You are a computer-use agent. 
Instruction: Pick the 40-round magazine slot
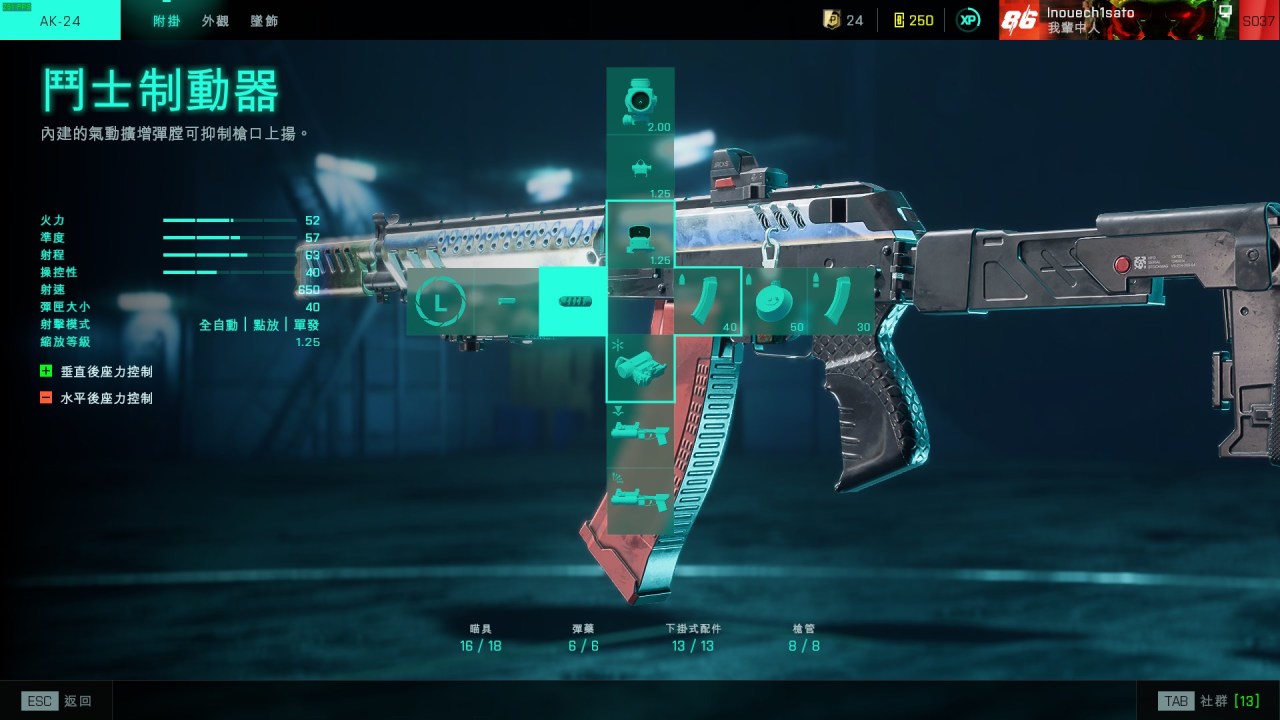[708, 300]
